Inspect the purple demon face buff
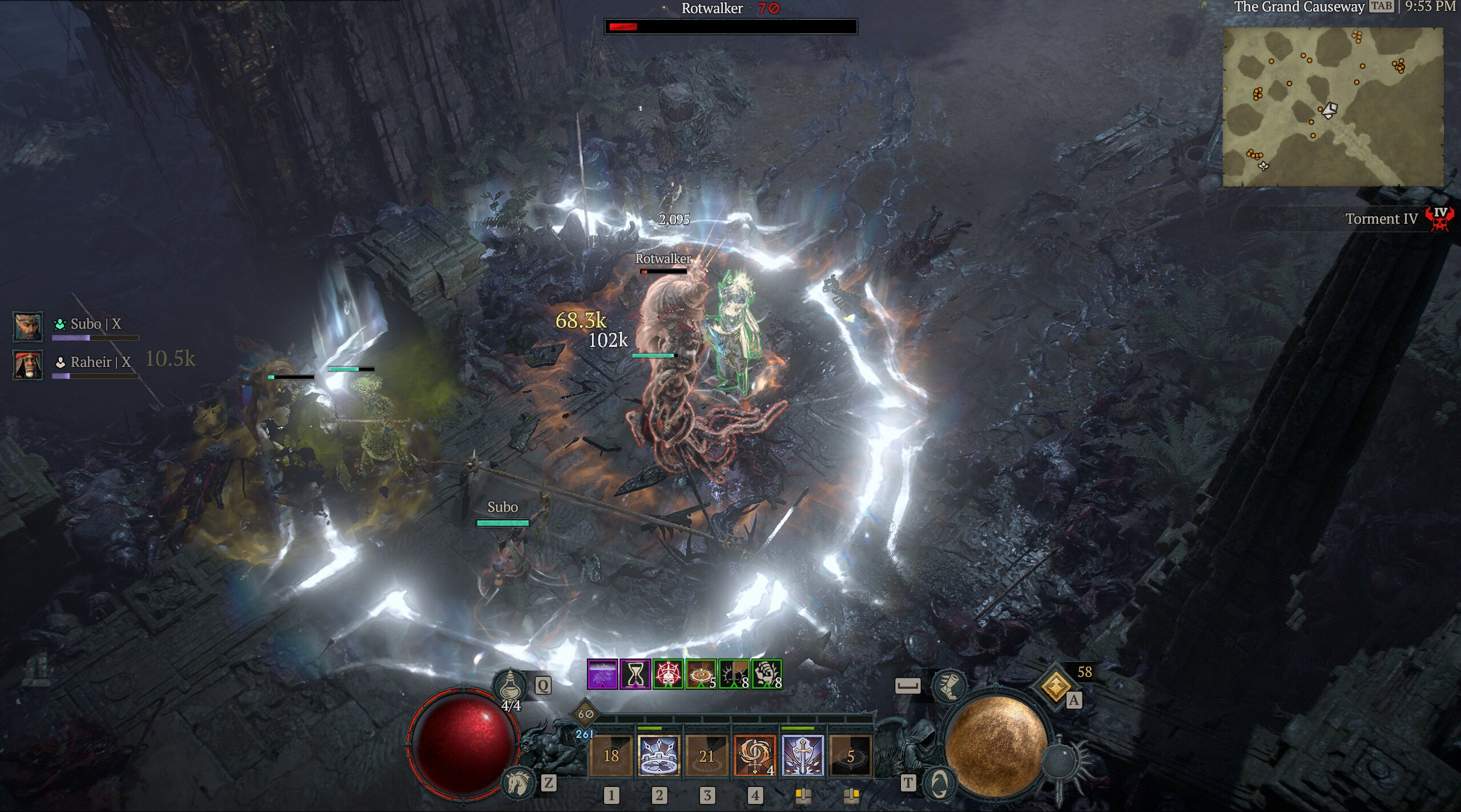This screenshot has height=812, width=1461. [x=602, y=674]
